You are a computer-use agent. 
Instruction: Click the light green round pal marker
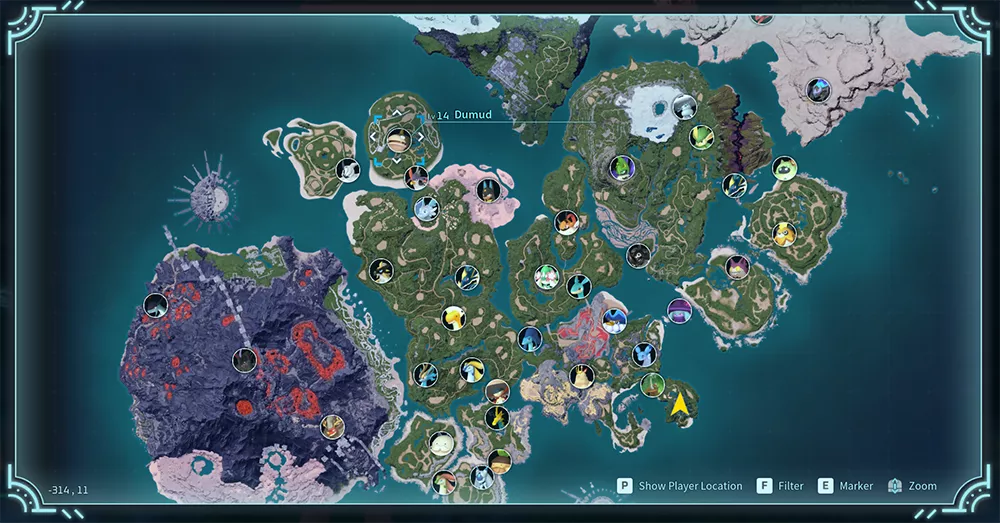[x=784, y=168]
